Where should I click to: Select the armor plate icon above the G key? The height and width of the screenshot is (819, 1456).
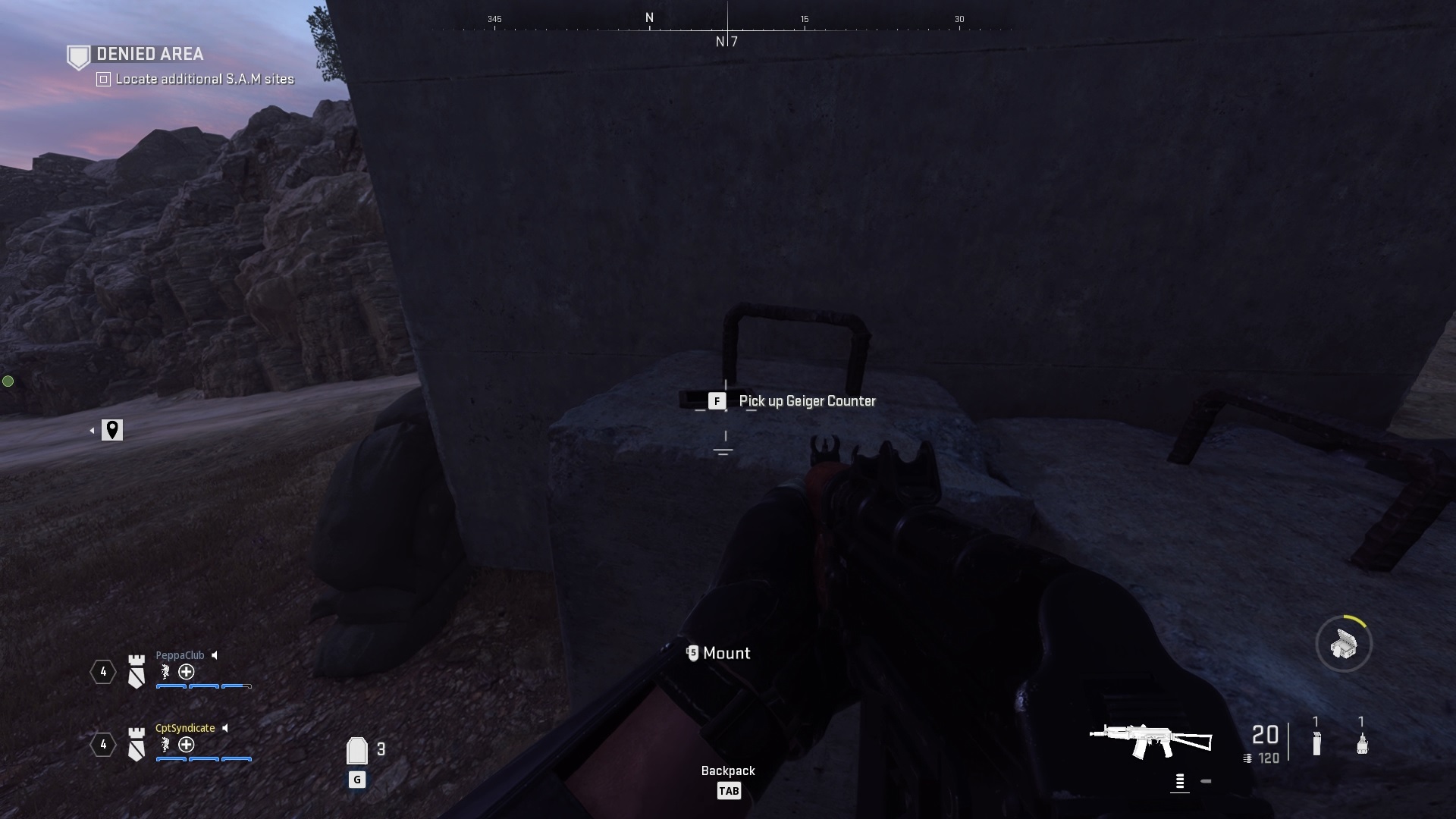[x=356, y=750]
